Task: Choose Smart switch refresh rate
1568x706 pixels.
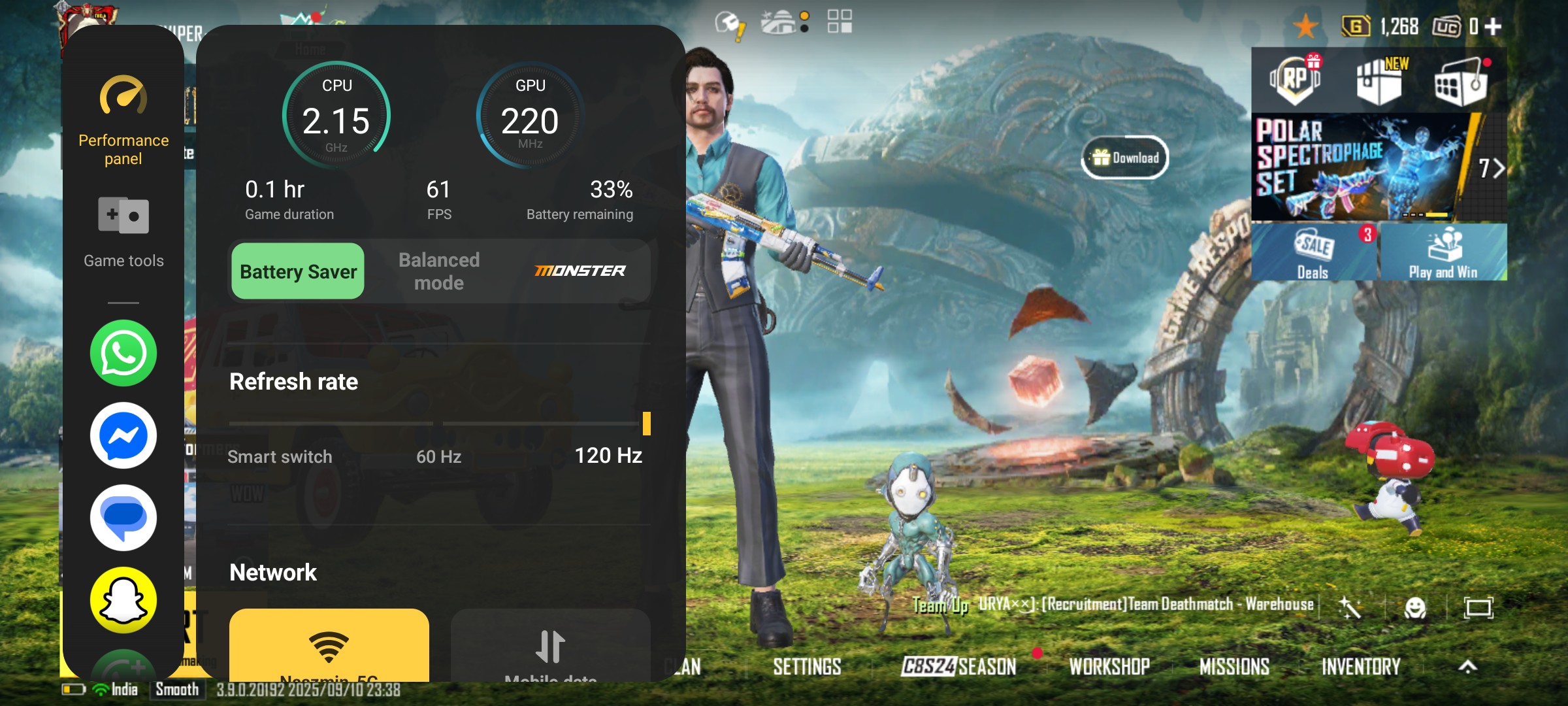Action: pyautogui.click(x=280, y=456)
